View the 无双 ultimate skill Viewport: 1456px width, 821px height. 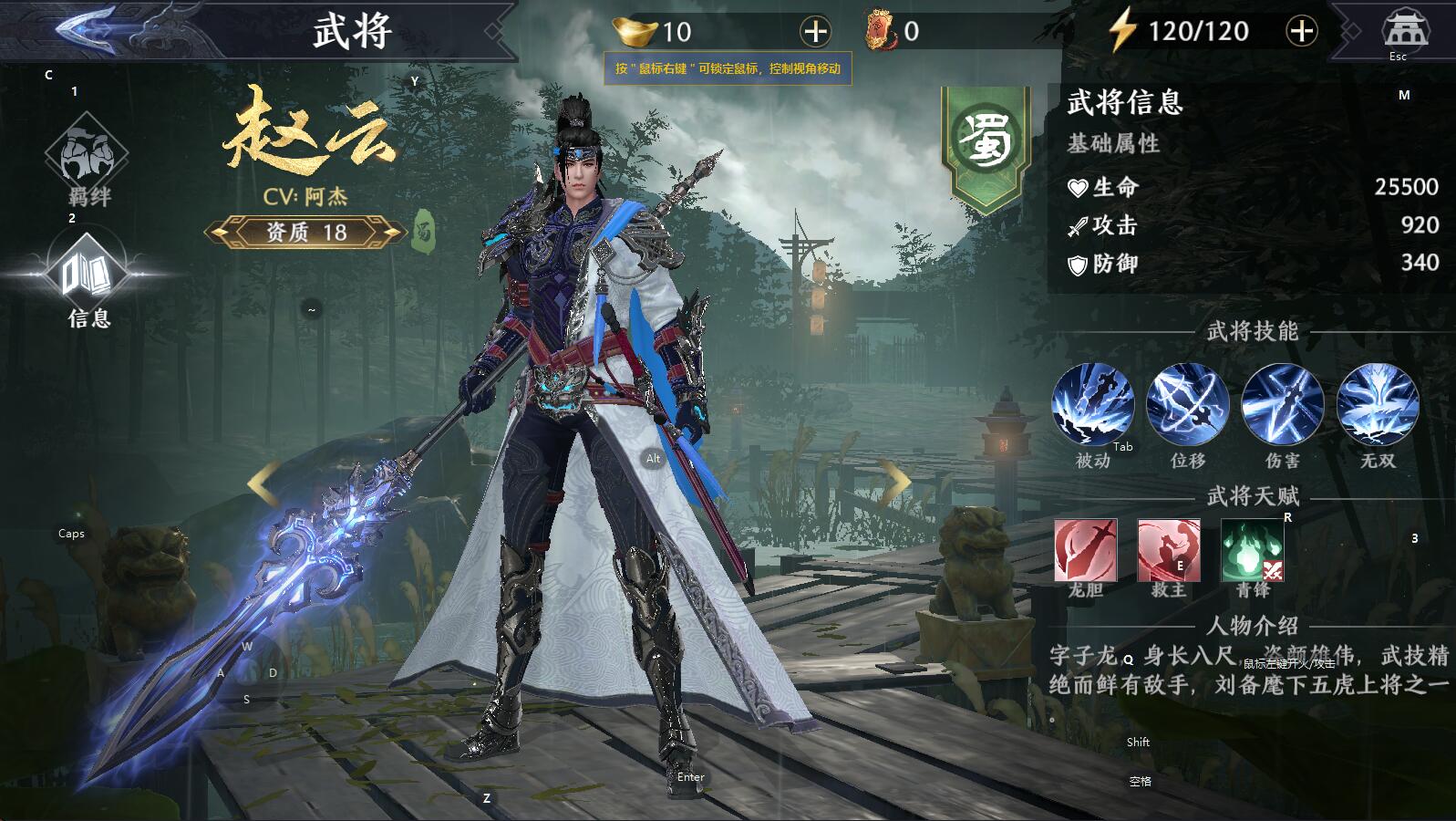coord(1377,405)
